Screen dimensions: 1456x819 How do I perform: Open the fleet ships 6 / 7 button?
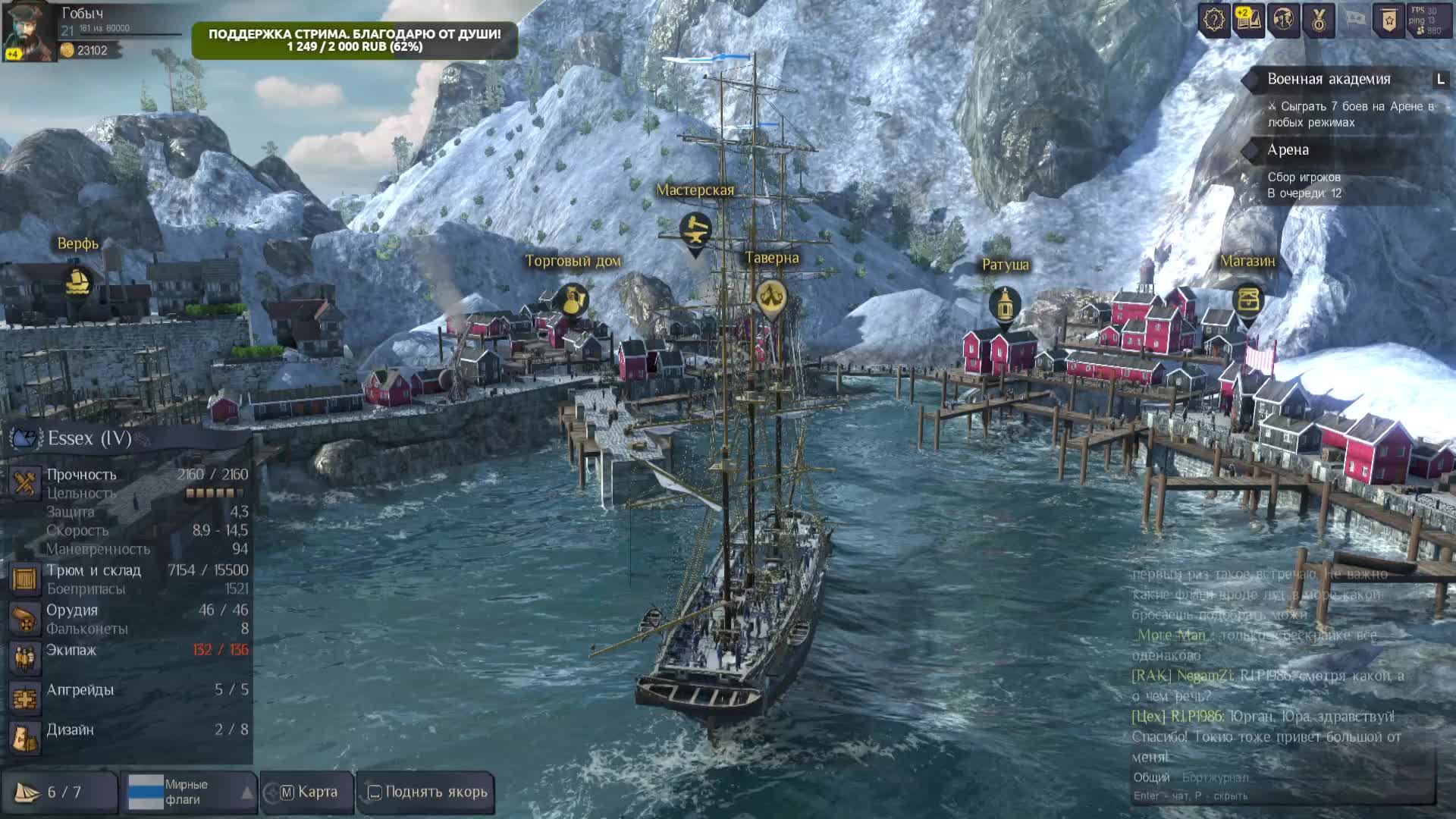tap(58, 792)
